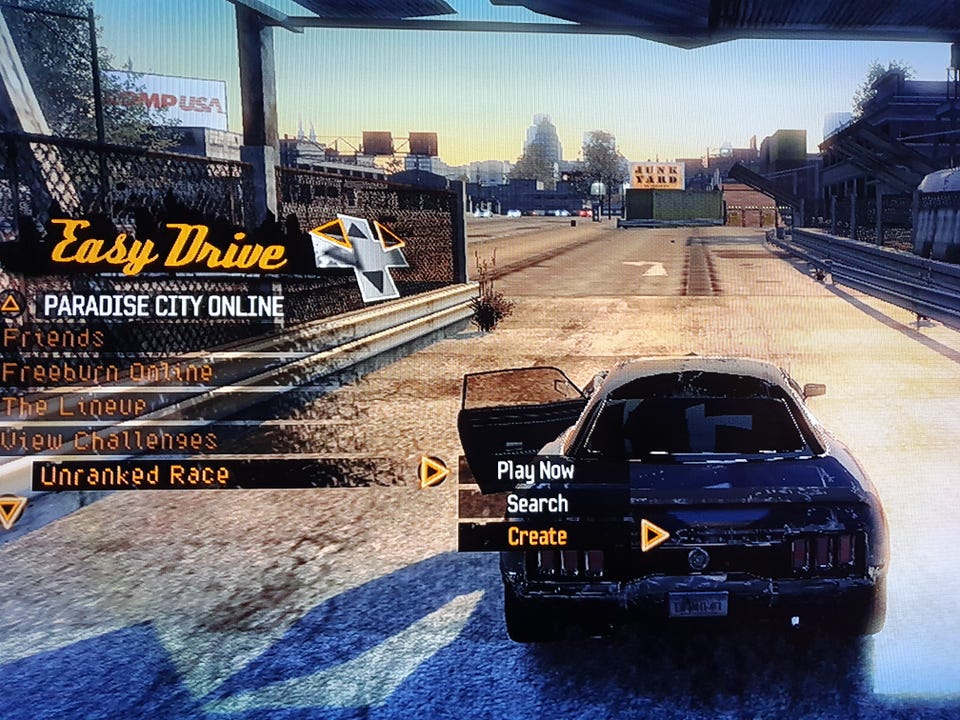Screen dimensions: 960x720
Task: Open The Lineup entry
Action: [x=75, y=406]
